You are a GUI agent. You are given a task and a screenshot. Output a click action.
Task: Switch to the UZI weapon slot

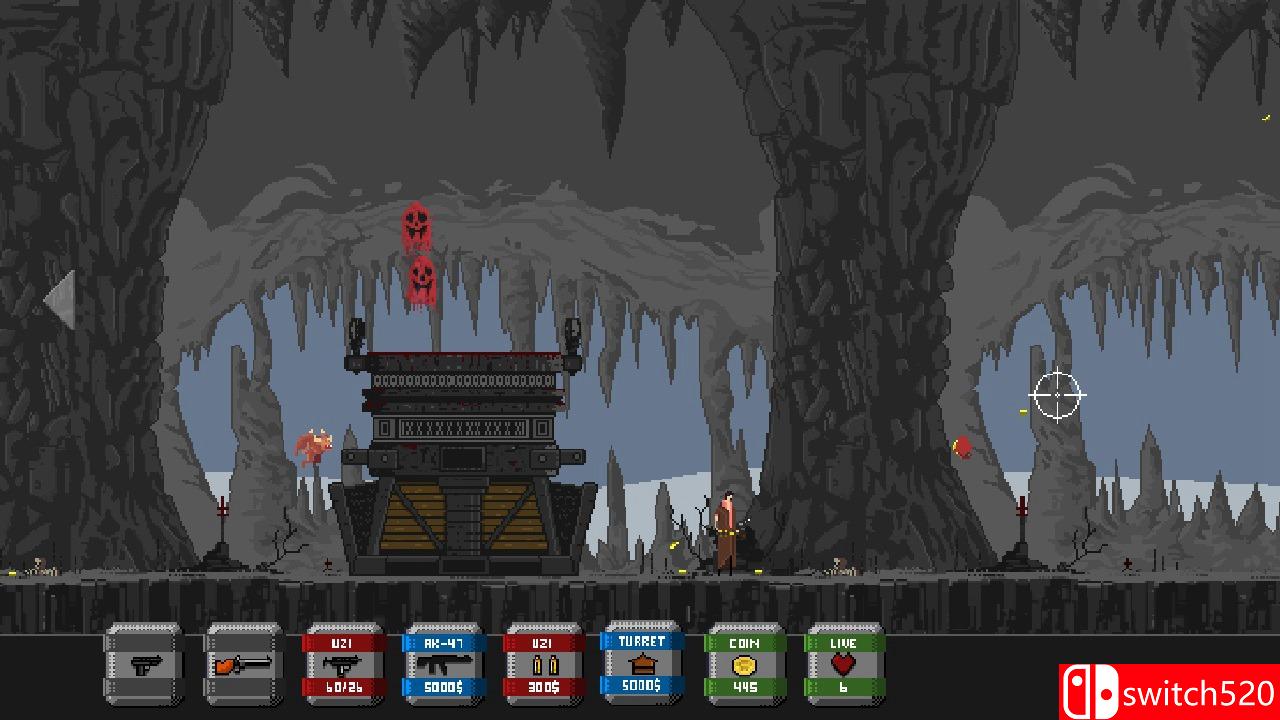[344, 664]
